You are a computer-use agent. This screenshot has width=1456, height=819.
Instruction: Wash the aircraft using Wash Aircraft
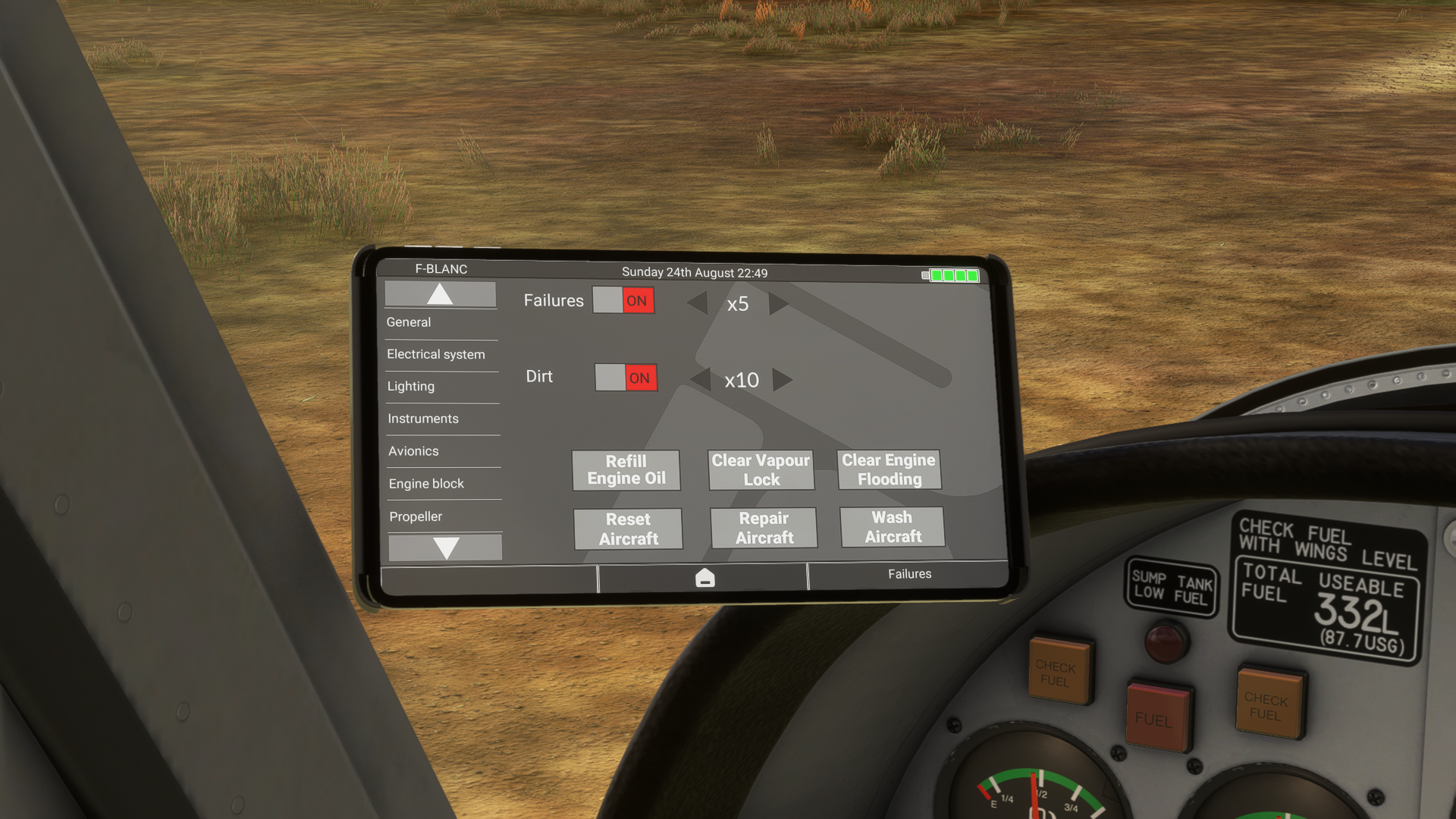893,527
